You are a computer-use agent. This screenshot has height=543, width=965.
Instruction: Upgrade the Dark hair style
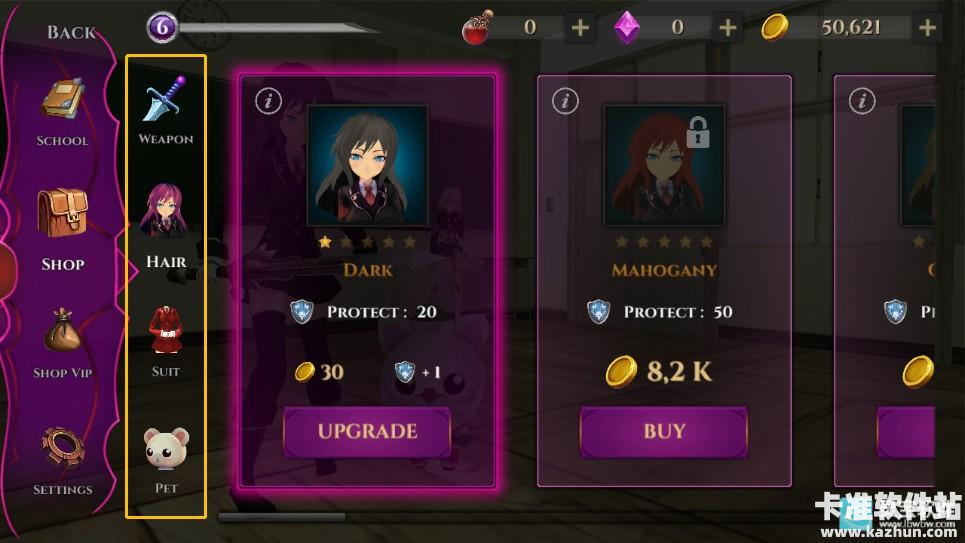[367, 432]
